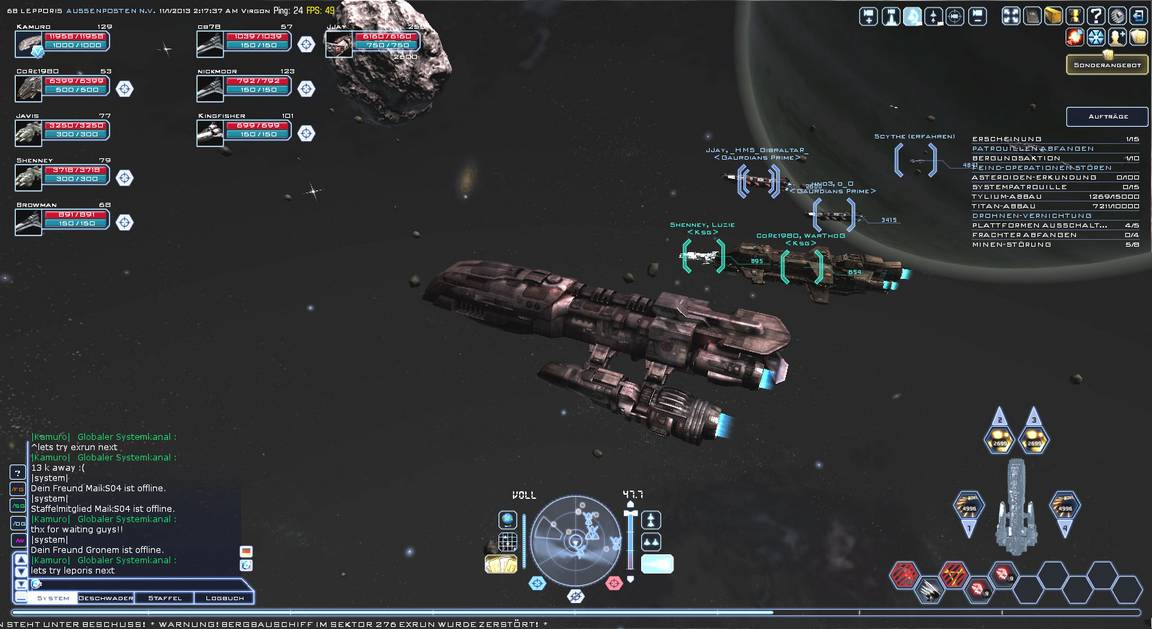1152x629 pixels.
Task: Switch to the System chat tab
Action: (53, 598)
